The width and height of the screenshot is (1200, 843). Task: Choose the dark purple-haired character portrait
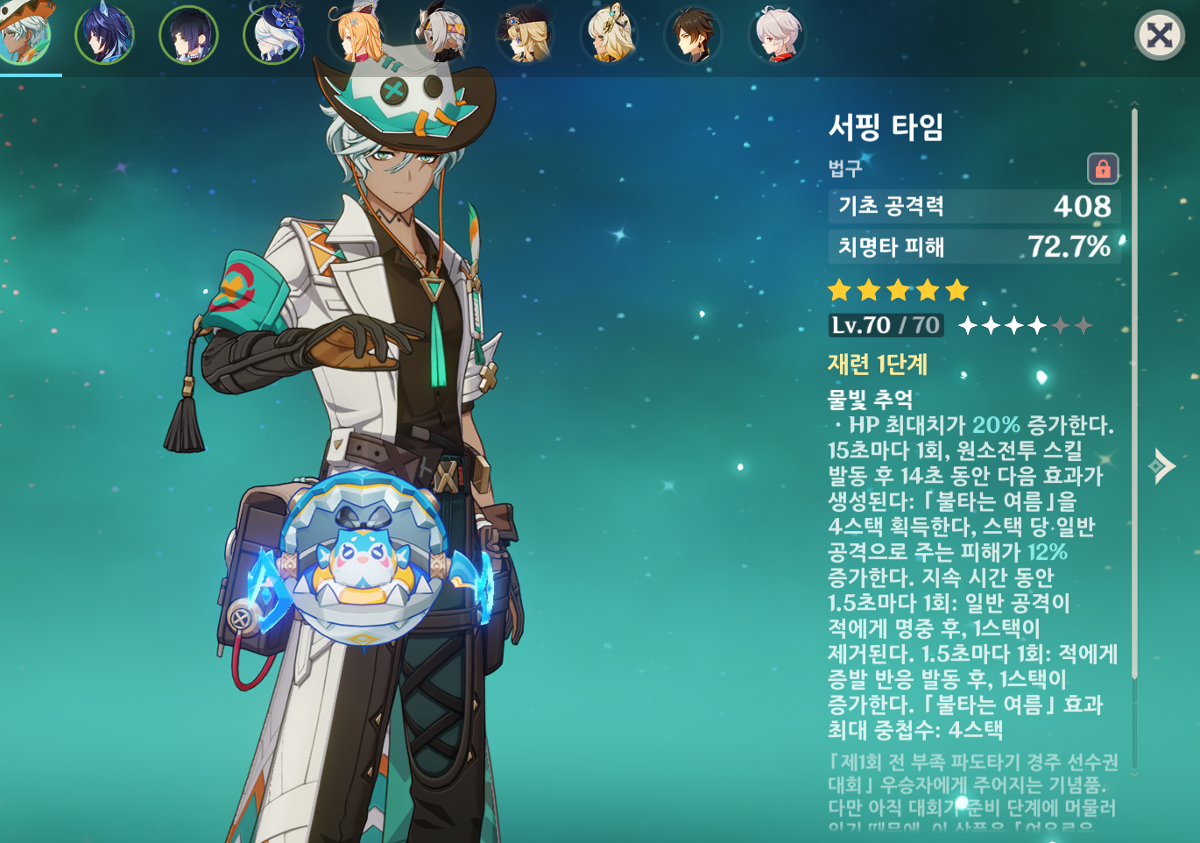coord(188,35)
